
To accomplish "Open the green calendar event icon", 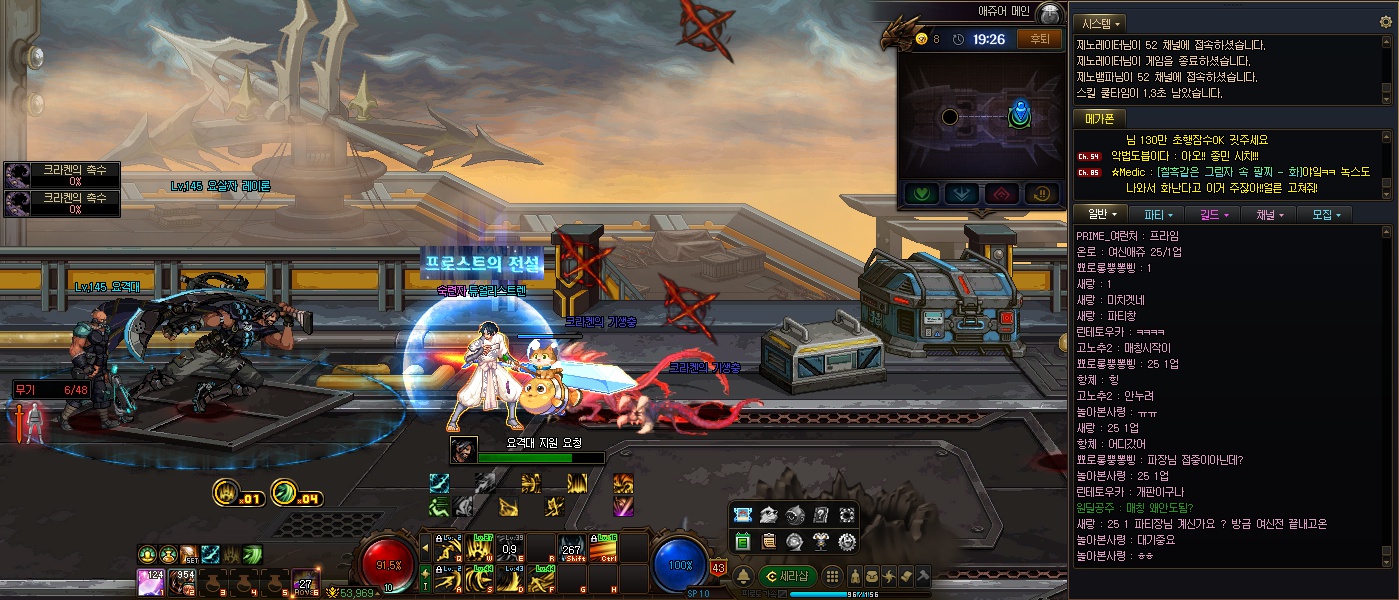I will pyautogui.click(x=743, y=541).
